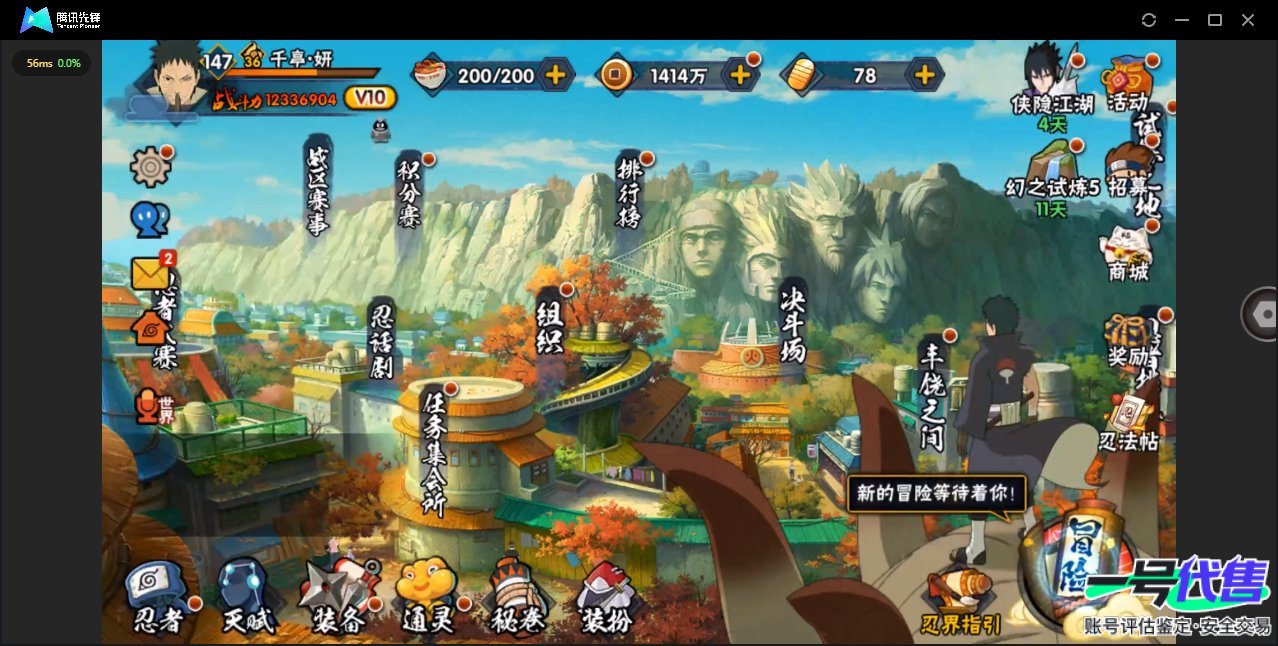Add copper coins with the plus button

(x=740, y=74)
